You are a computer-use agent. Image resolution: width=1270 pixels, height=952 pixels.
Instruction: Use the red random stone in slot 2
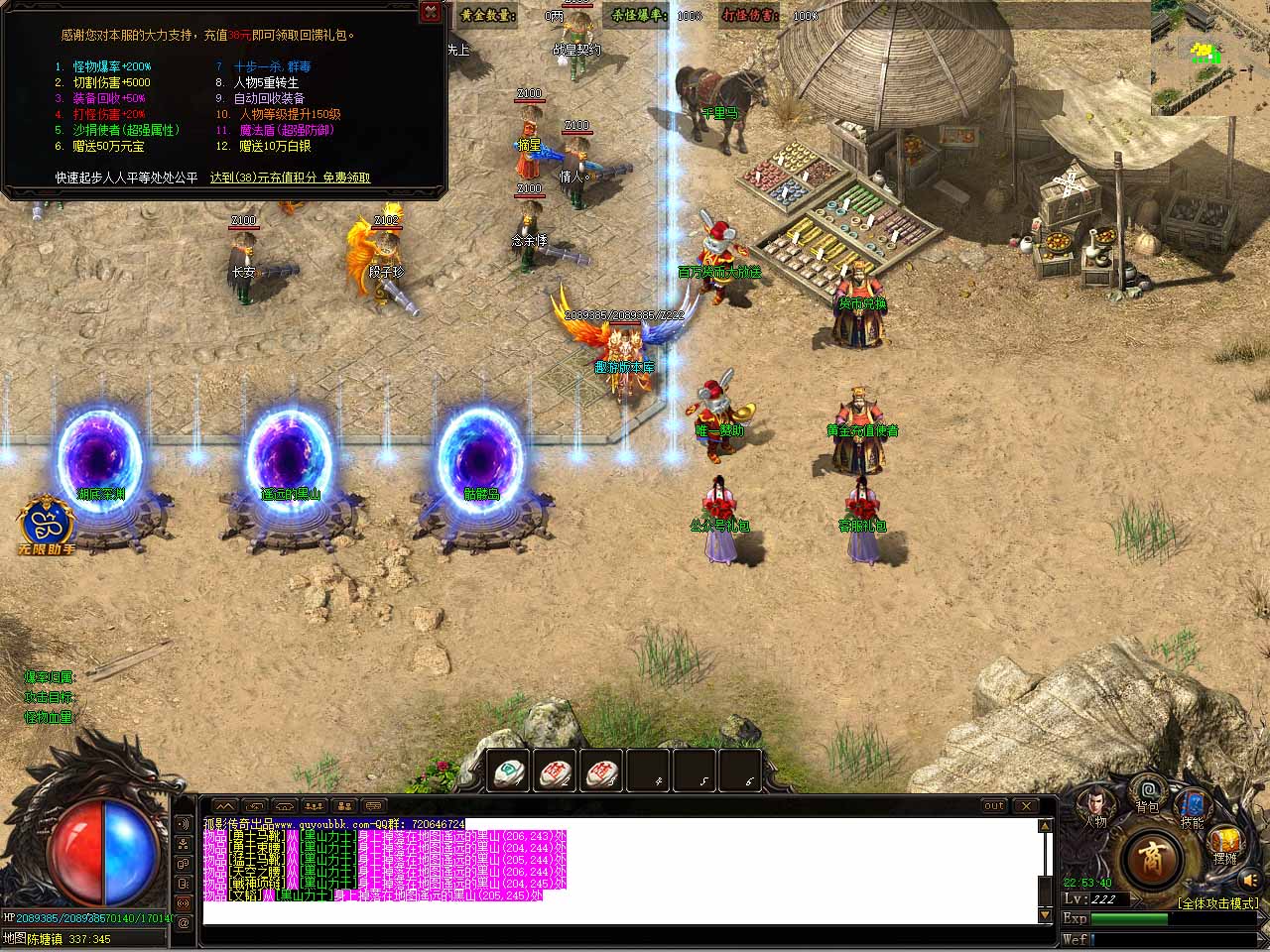coord(556,772)
